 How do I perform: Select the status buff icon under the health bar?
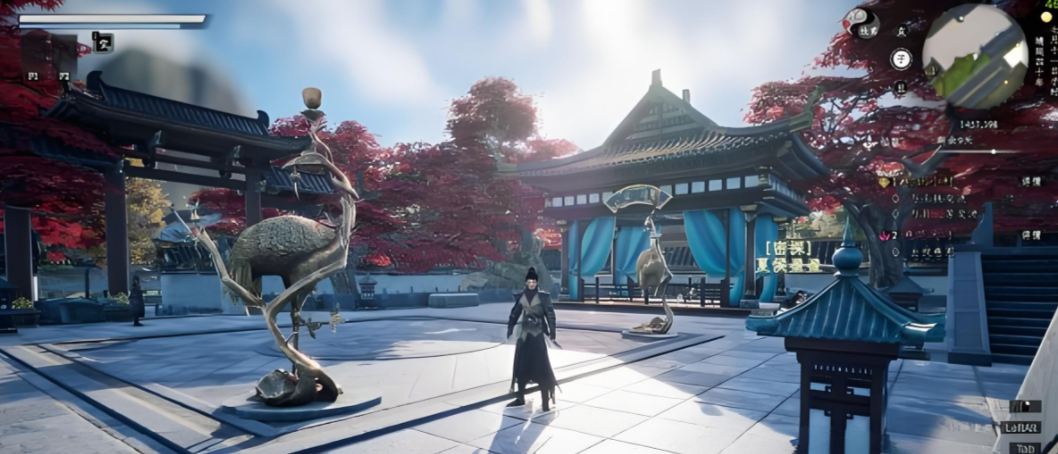click(103, 41)
